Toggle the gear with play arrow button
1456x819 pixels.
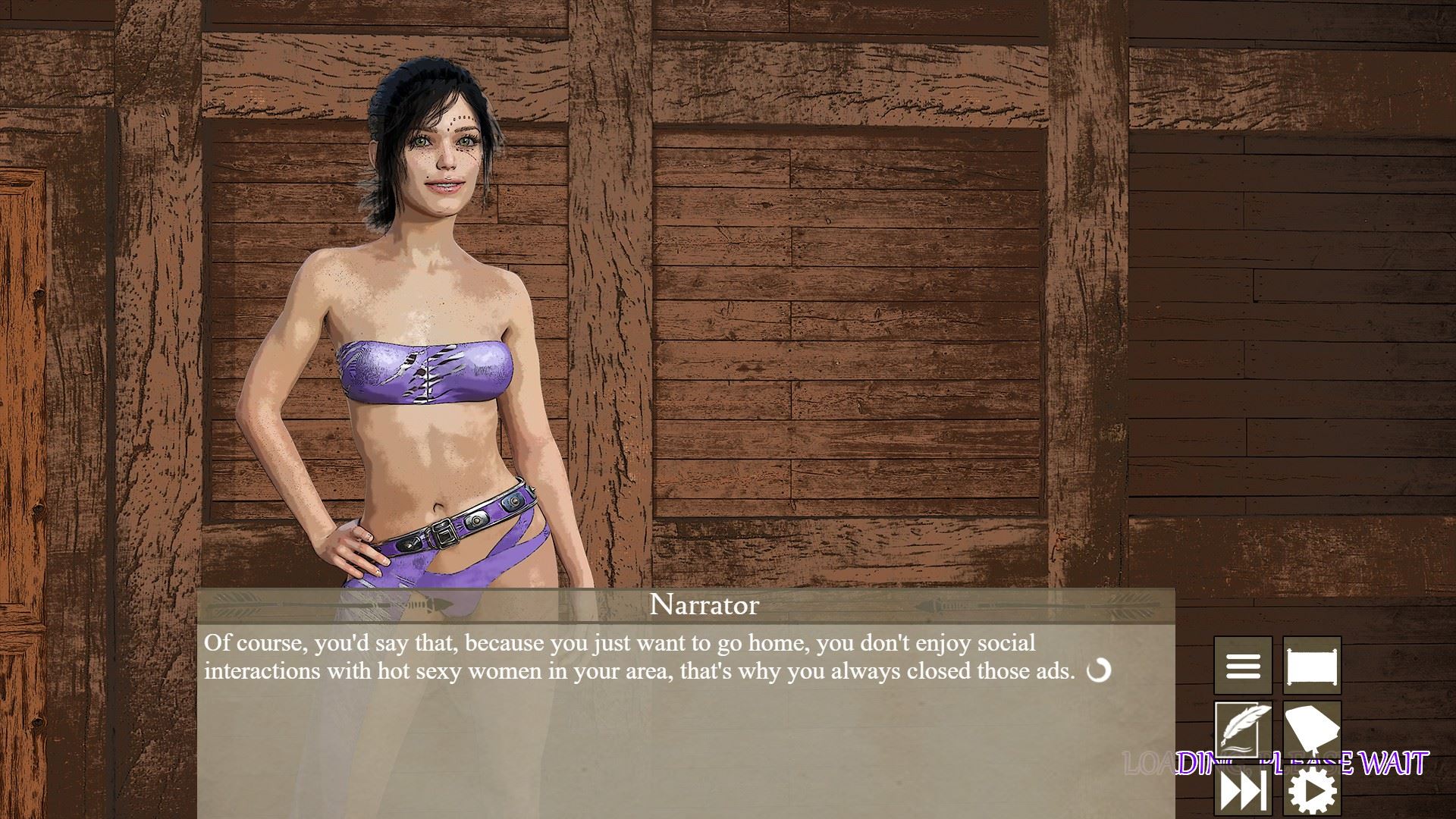(1312, 792)
